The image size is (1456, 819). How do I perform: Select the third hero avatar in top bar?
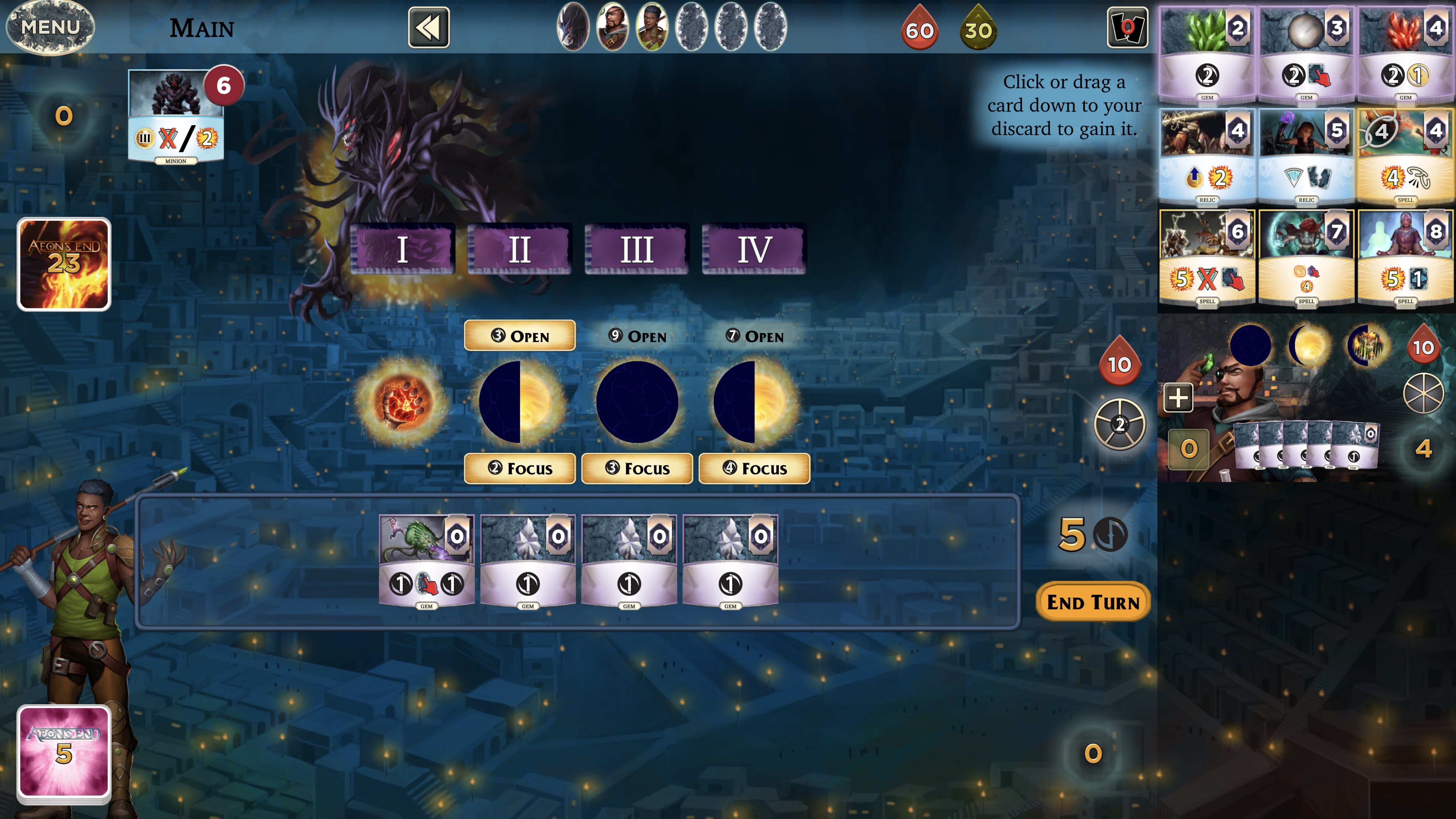651,27
